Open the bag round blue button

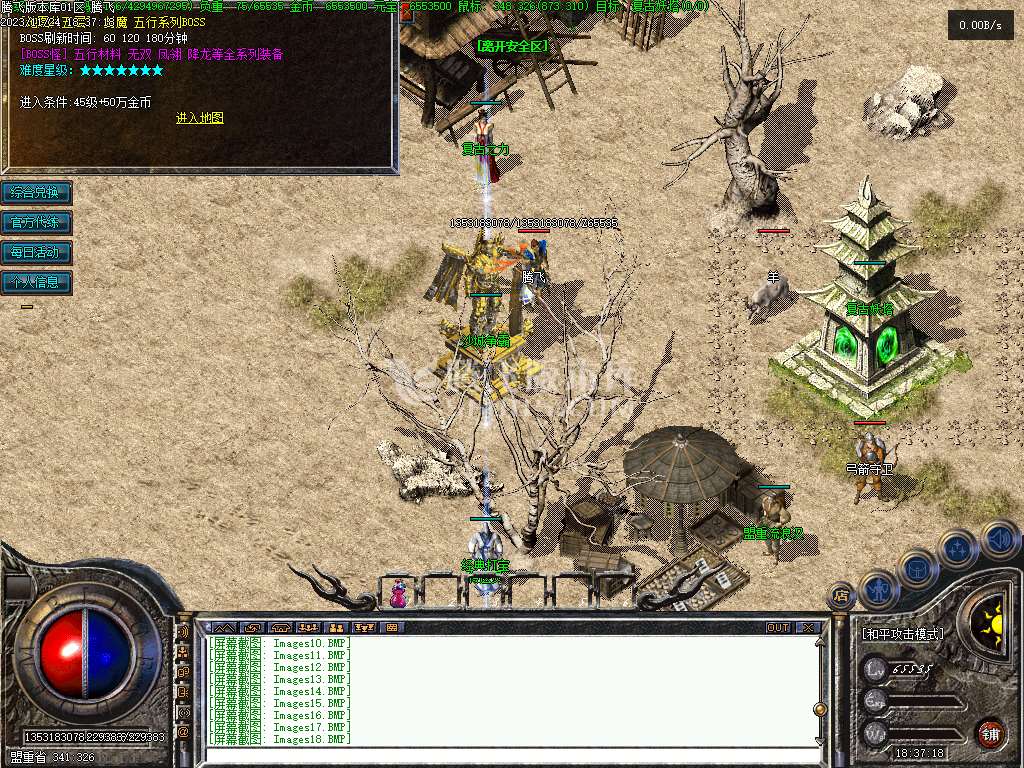click(x=918, y=567)
